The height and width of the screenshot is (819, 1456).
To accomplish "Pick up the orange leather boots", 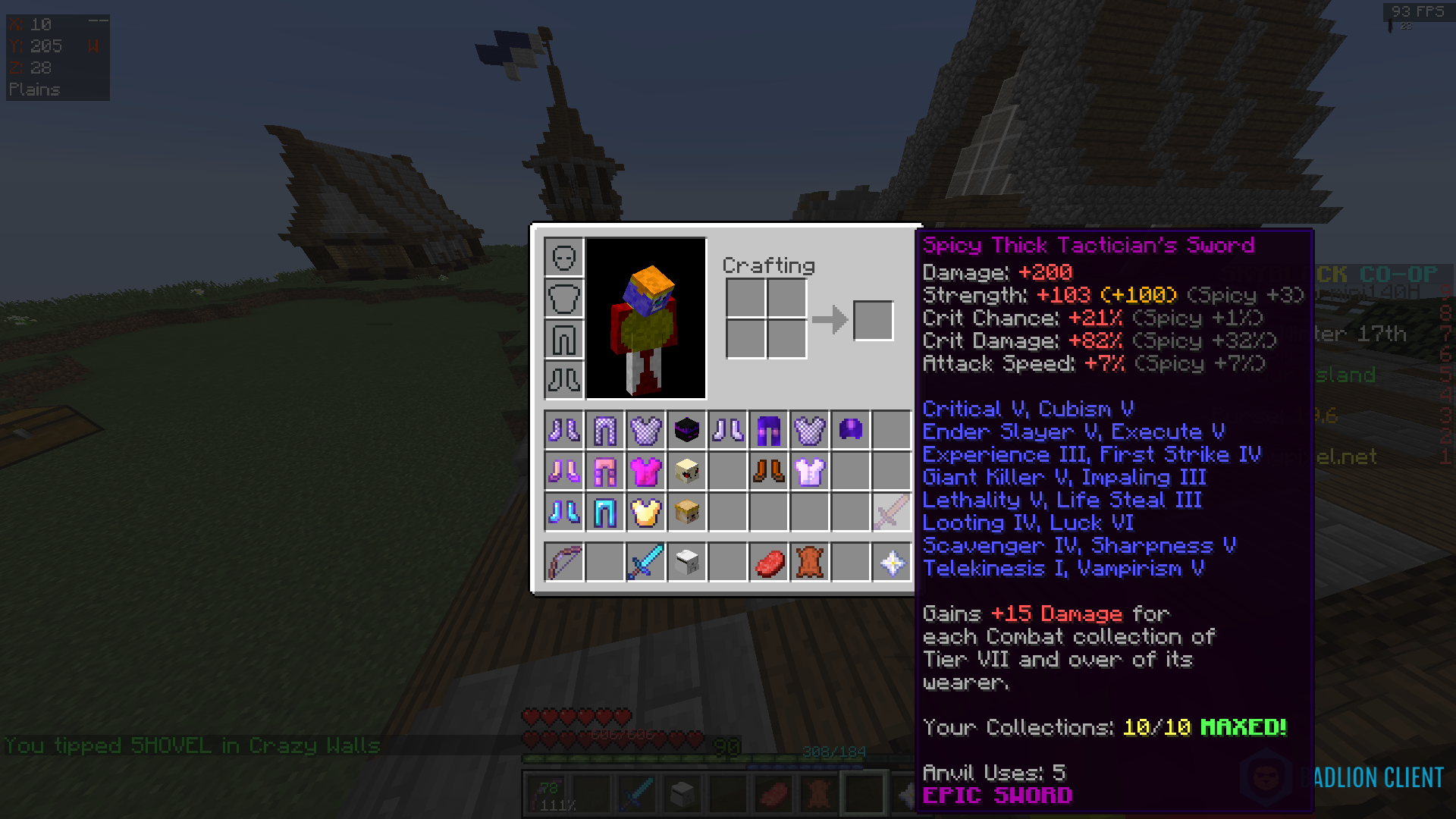I will [768, 471].
